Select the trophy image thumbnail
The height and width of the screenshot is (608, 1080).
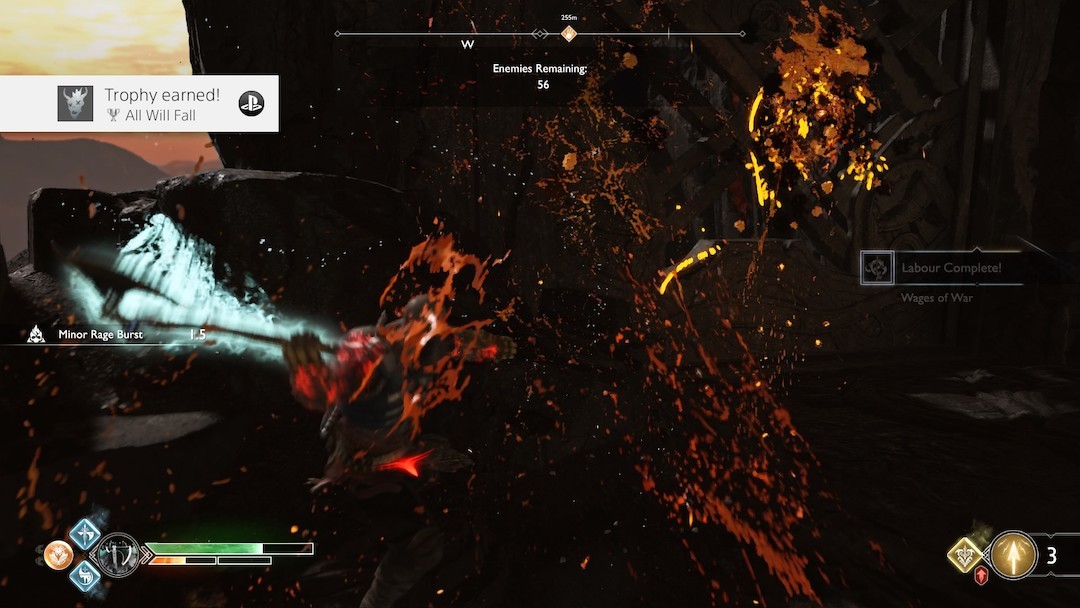tap(75, 103)
